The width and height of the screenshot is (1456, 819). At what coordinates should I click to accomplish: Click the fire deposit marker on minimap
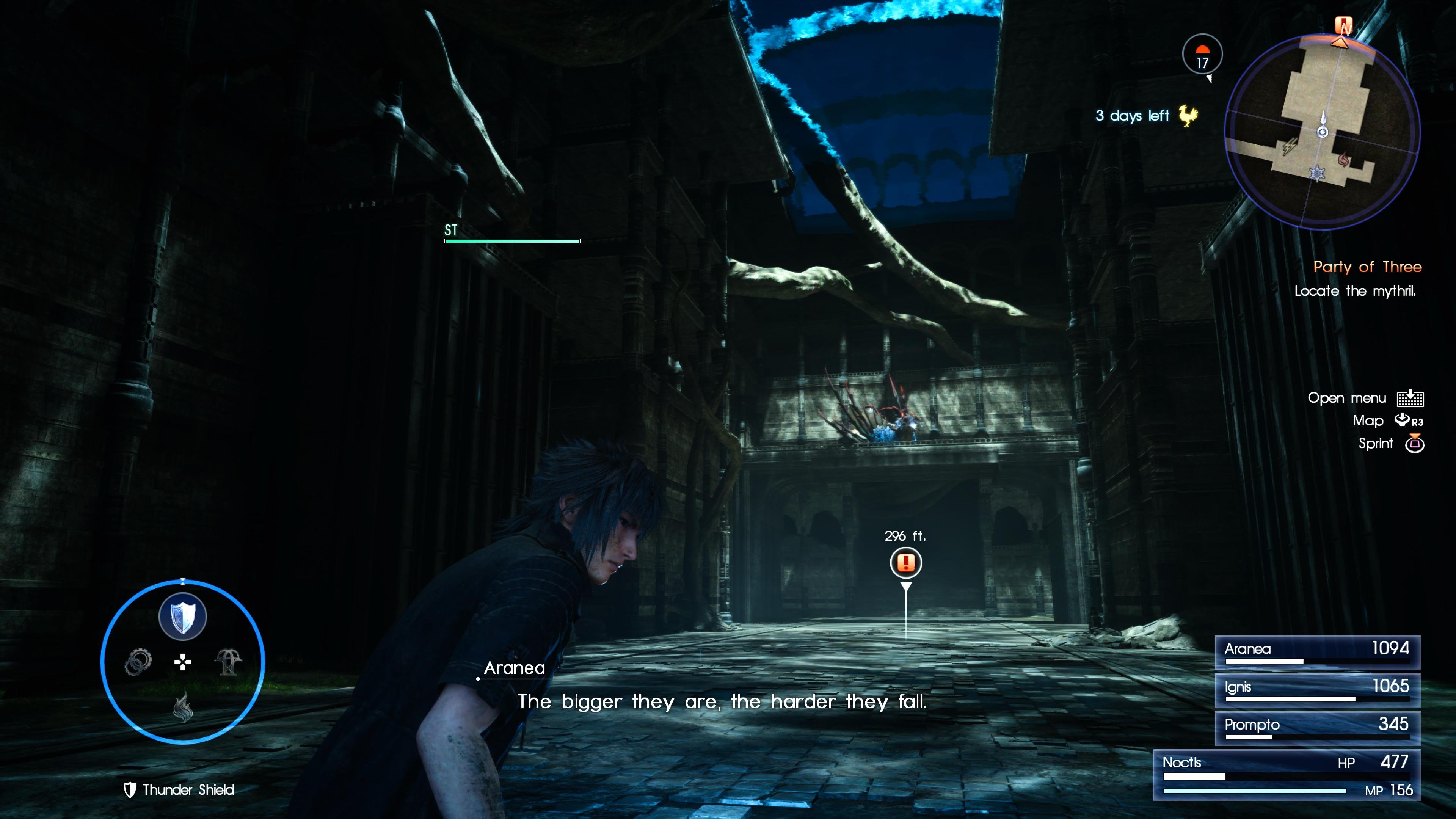pos(1344,160)
